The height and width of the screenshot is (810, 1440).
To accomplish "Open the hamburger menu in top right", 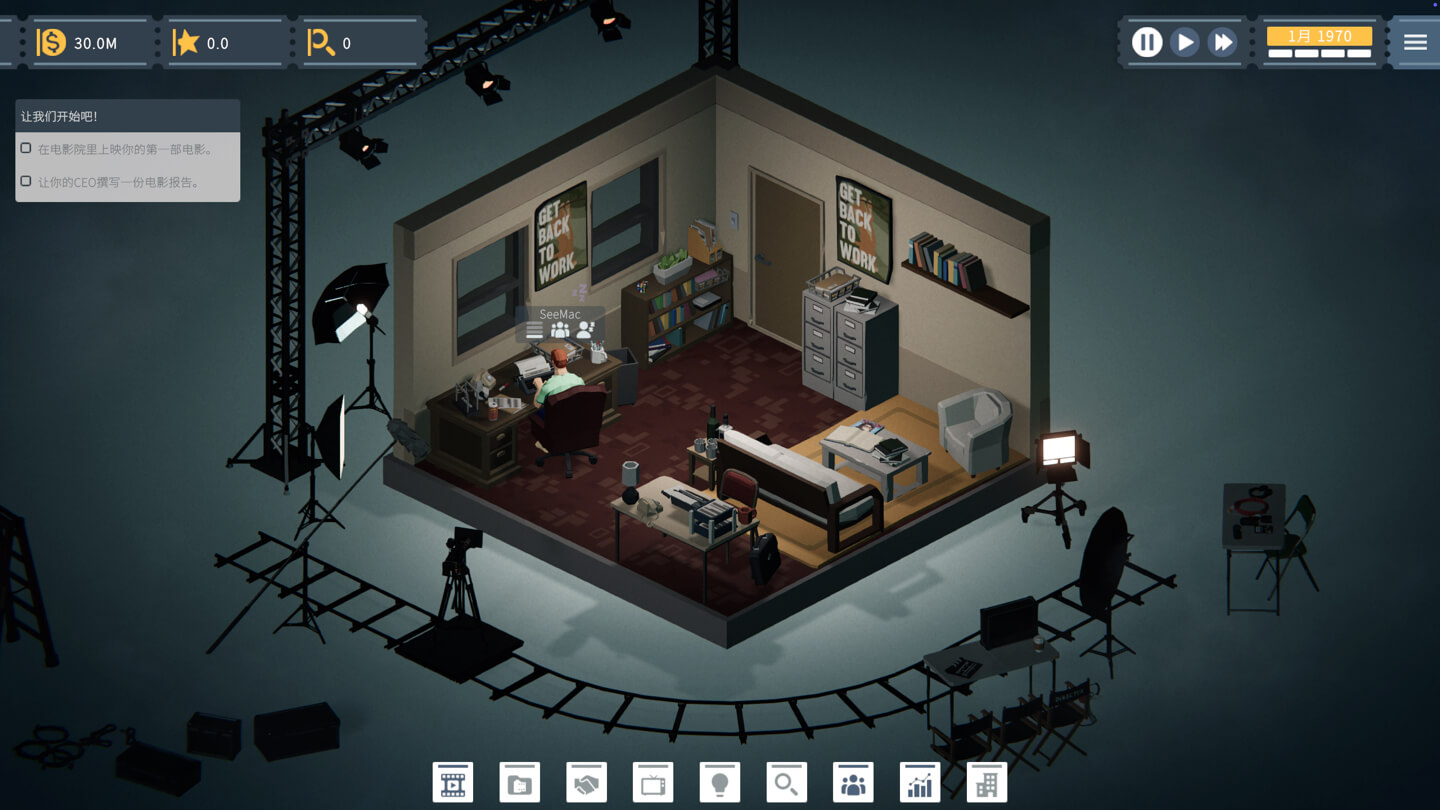I will pos(1415,42).
